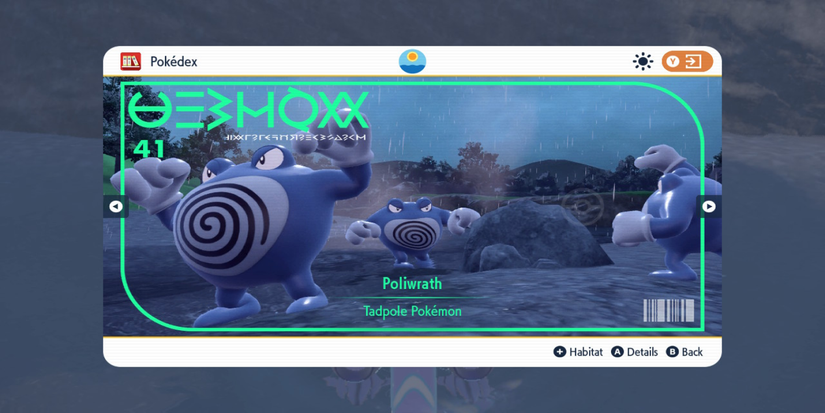This screenshot has width=825, height=413.
Task: Click the Pokédex book icon
Action: (131, 62)
